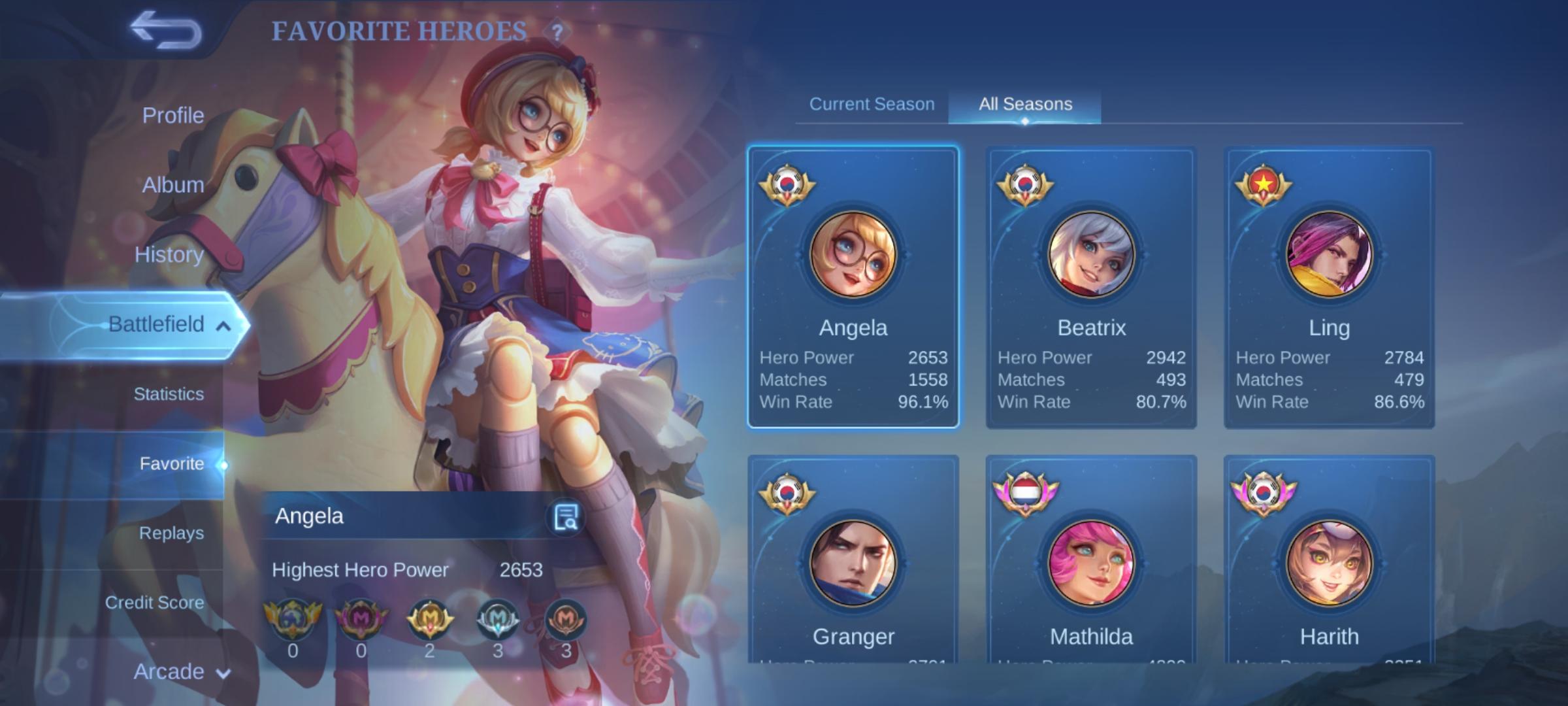Open the Replays list
The height and width of the screenshot is (706, 1568).
[171, 533]
